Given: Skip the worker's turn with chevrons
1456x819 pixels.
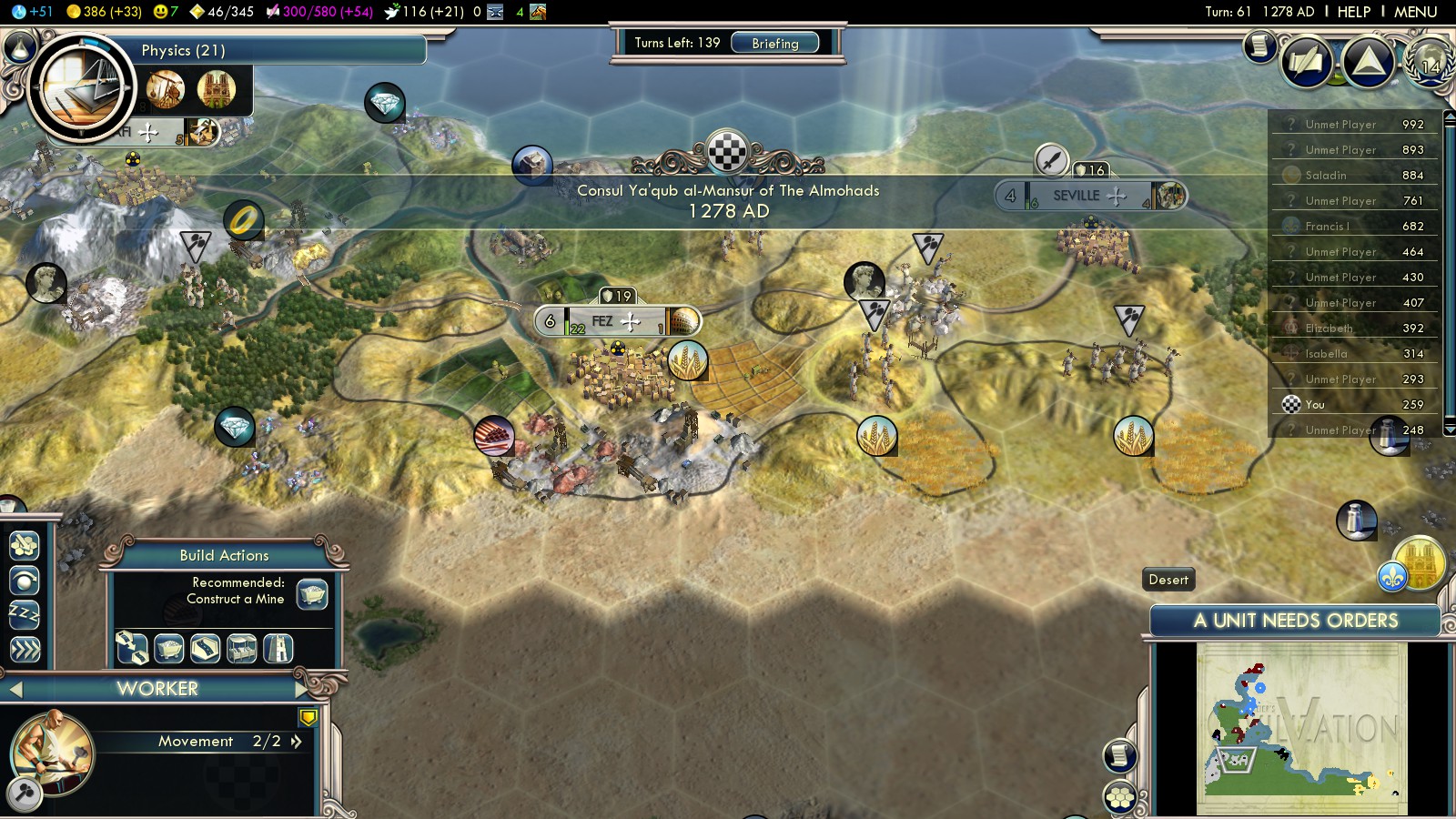Looking at the screenshot, I should click(25, 650).
